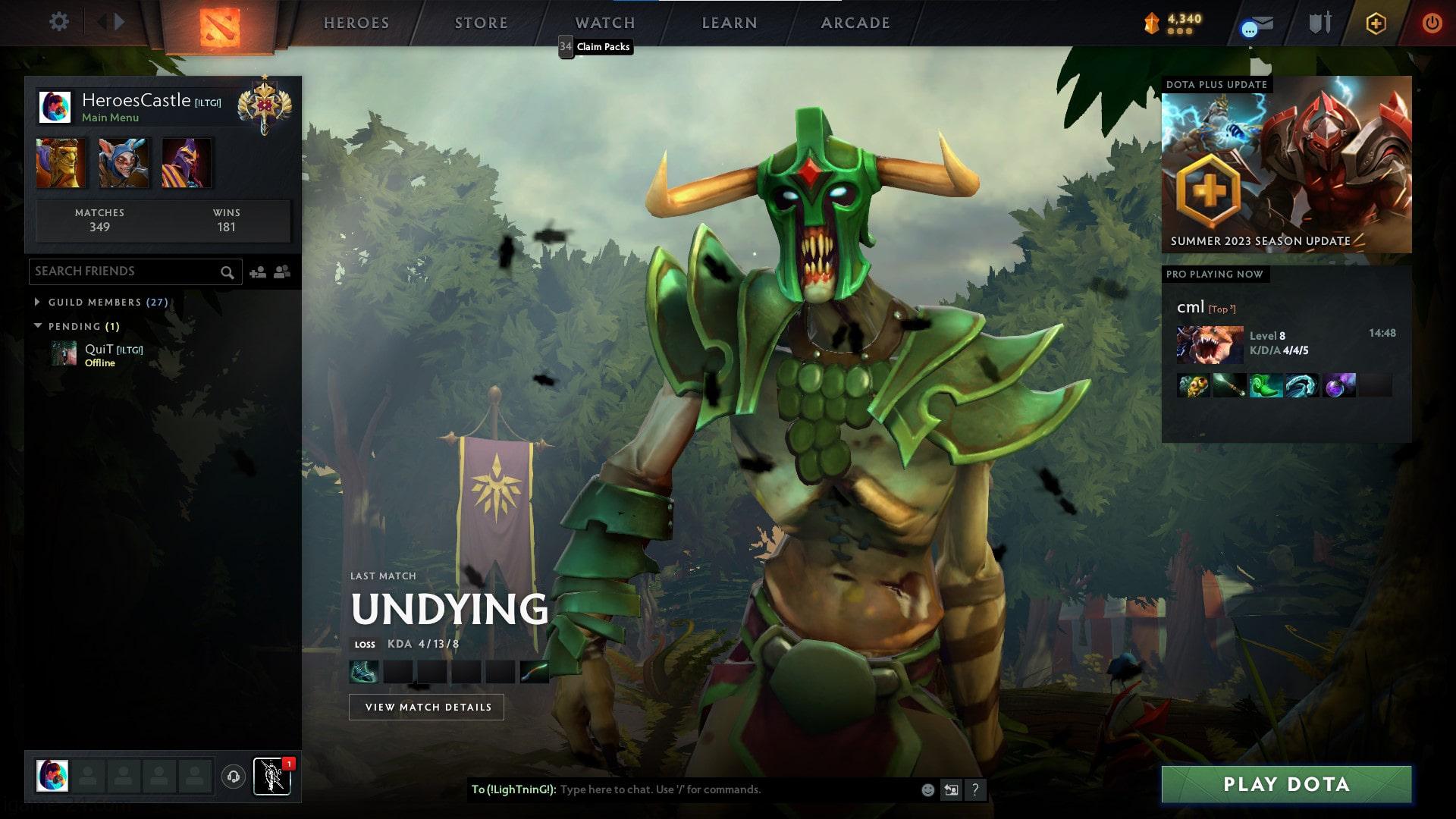Screen dimensions: 1456x819
Task: Open the Heroes tab
Action: click(356, 23)
